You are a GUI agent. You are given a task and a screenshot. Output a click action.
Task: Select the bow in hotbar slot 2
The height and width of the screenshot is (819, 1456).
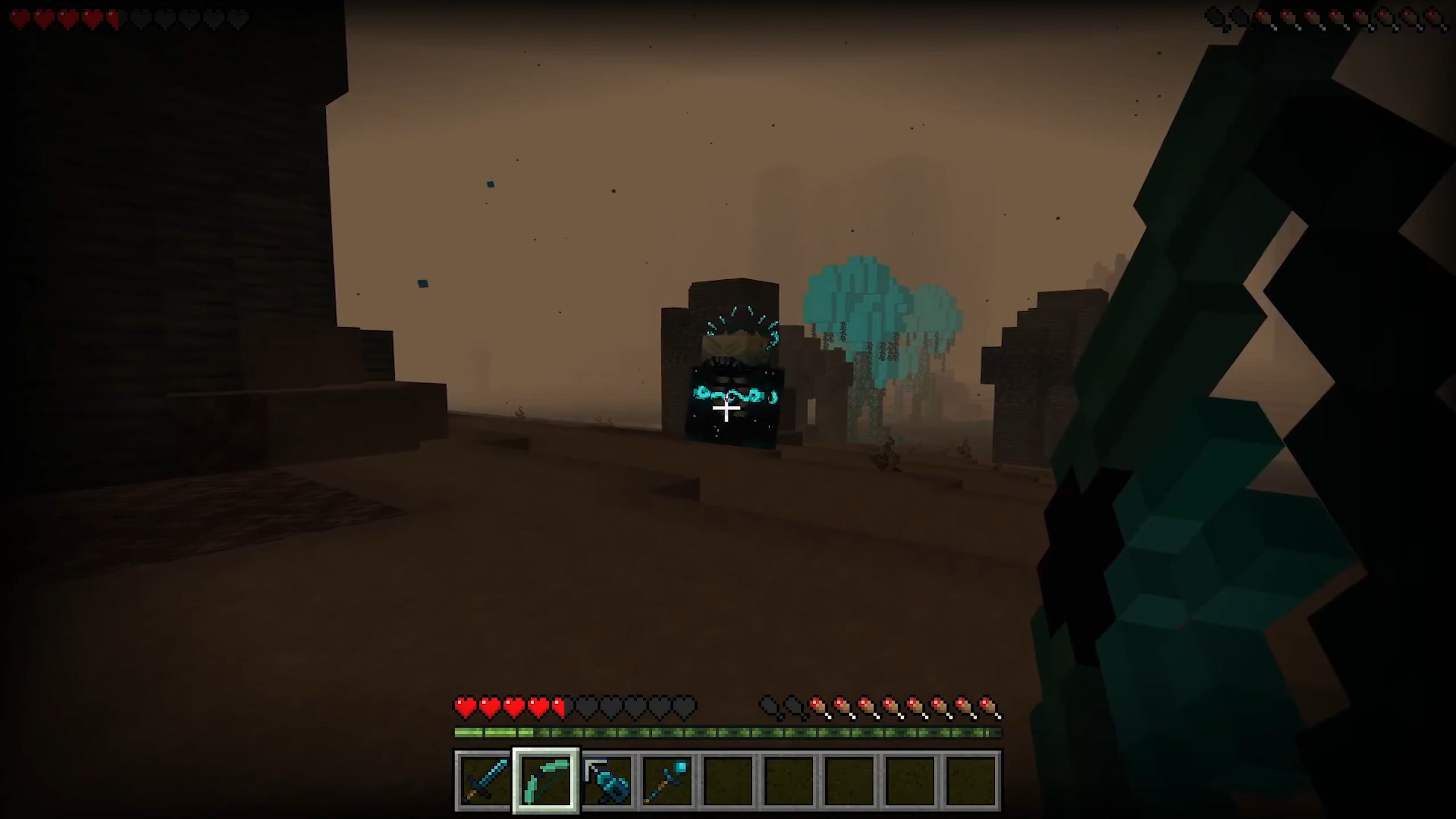pos(545,777)
